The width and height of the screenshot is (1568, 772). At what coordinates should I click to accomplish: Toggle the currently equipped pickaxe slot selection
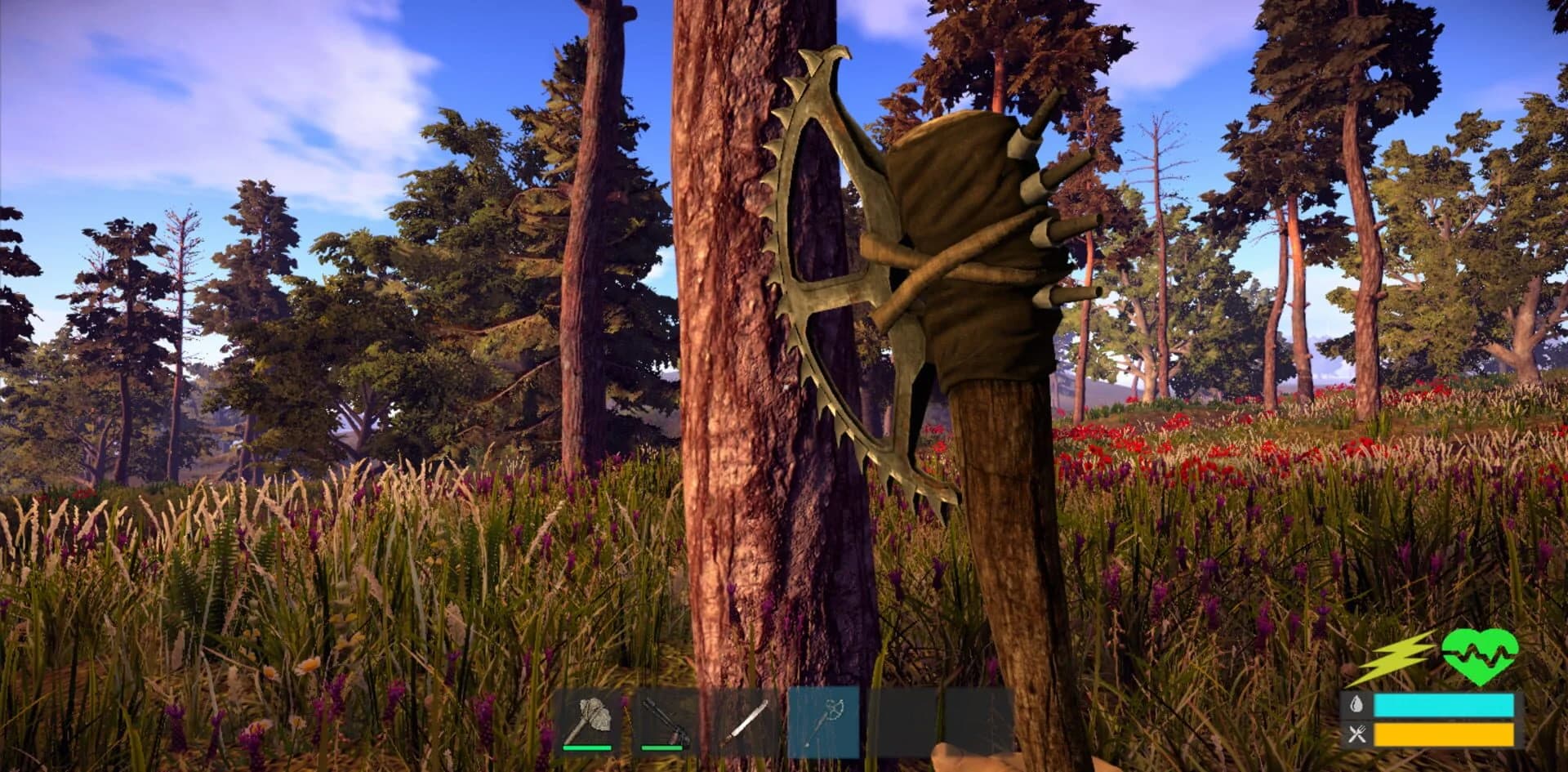pos(823,723)
